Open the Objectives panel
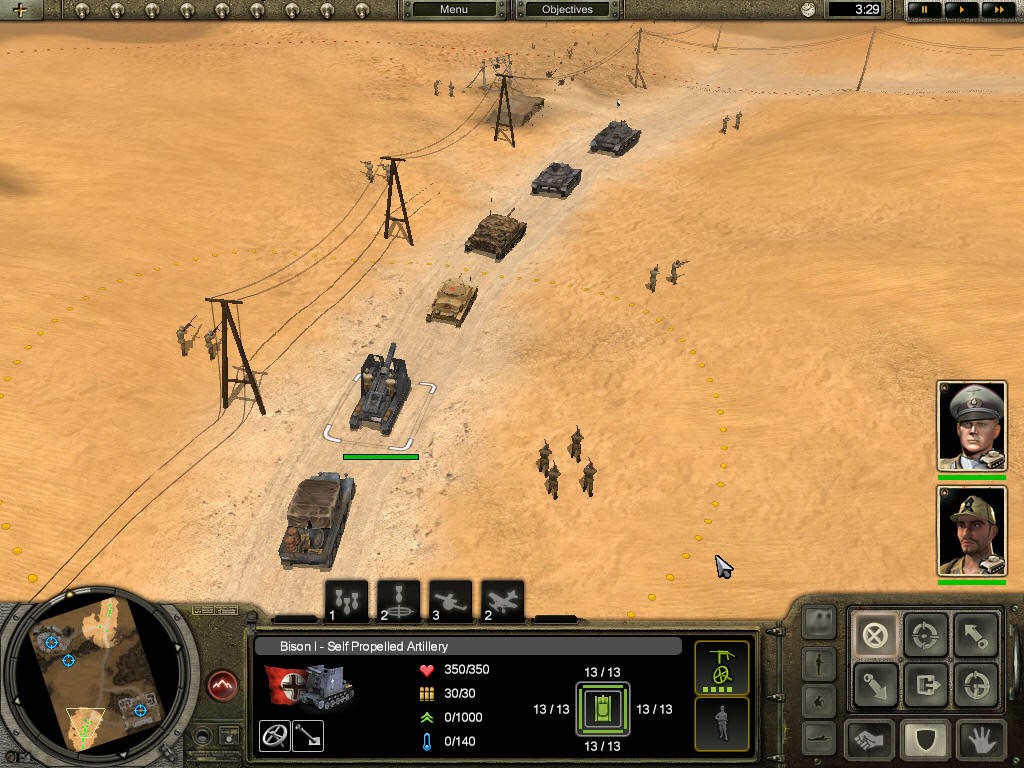Screen dimensions: 1024x768 (567, 10)
